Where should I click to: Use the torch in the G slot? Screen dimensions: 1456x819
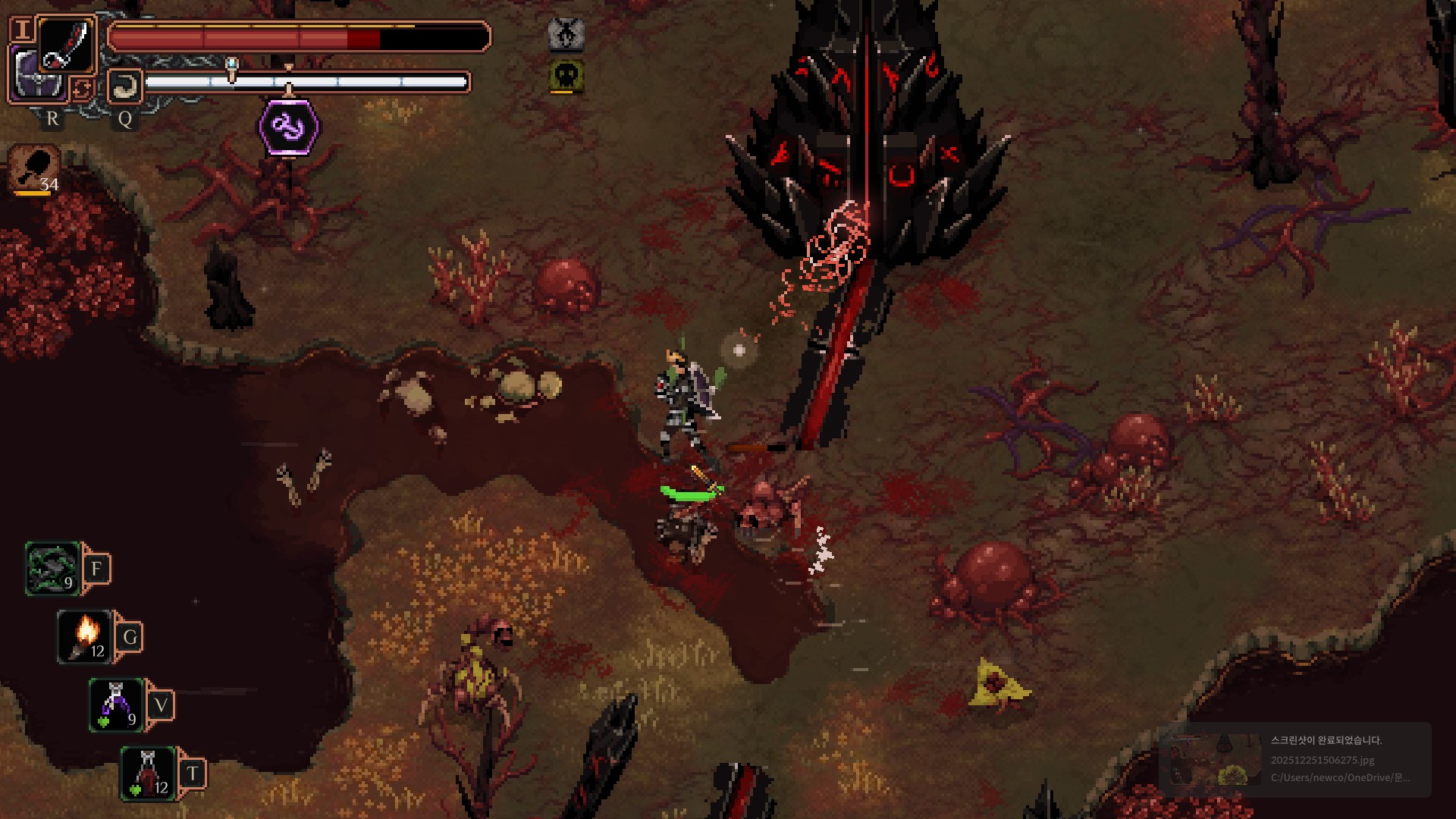[85, 637]
